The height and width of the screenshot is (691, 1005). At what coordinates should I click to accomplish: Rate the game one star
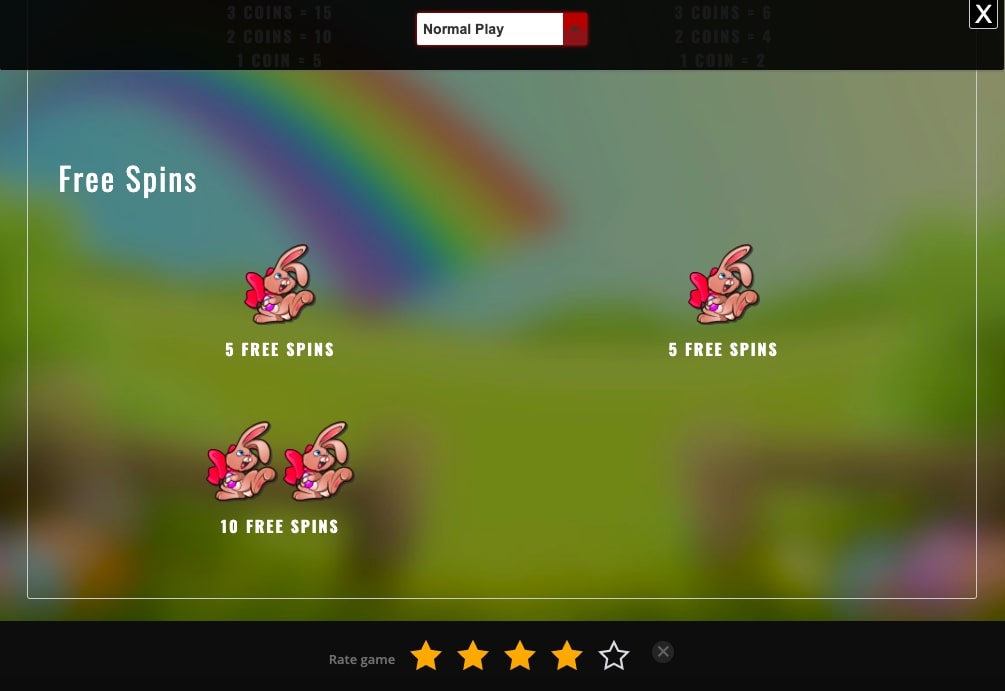tap(426, 656)
